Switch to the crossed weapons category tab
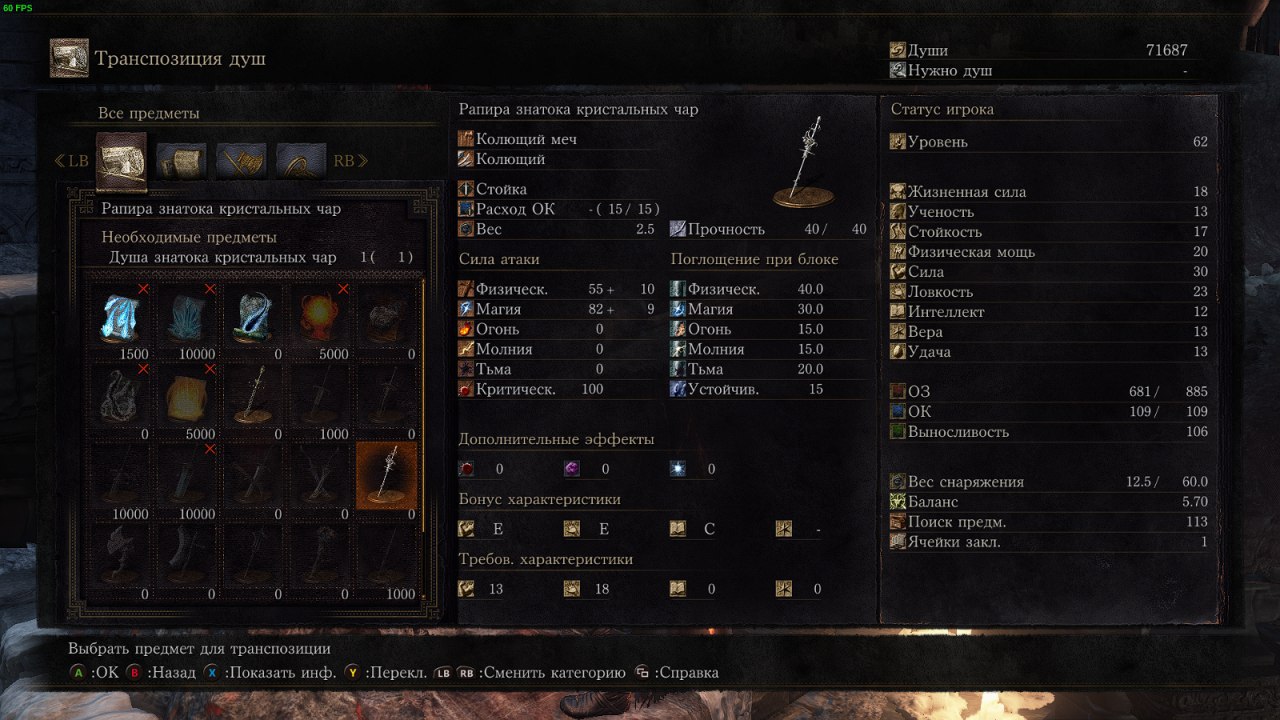1280x720 pixels. click(241, 160)
